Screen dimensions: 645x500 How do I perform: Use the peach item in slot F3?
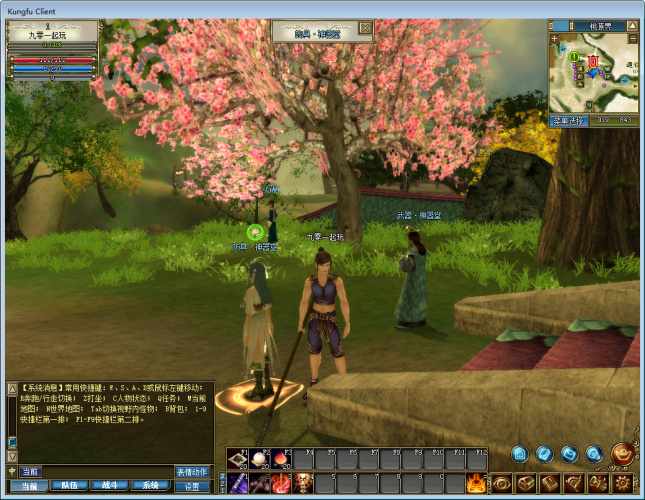click(x=280, y=459)
